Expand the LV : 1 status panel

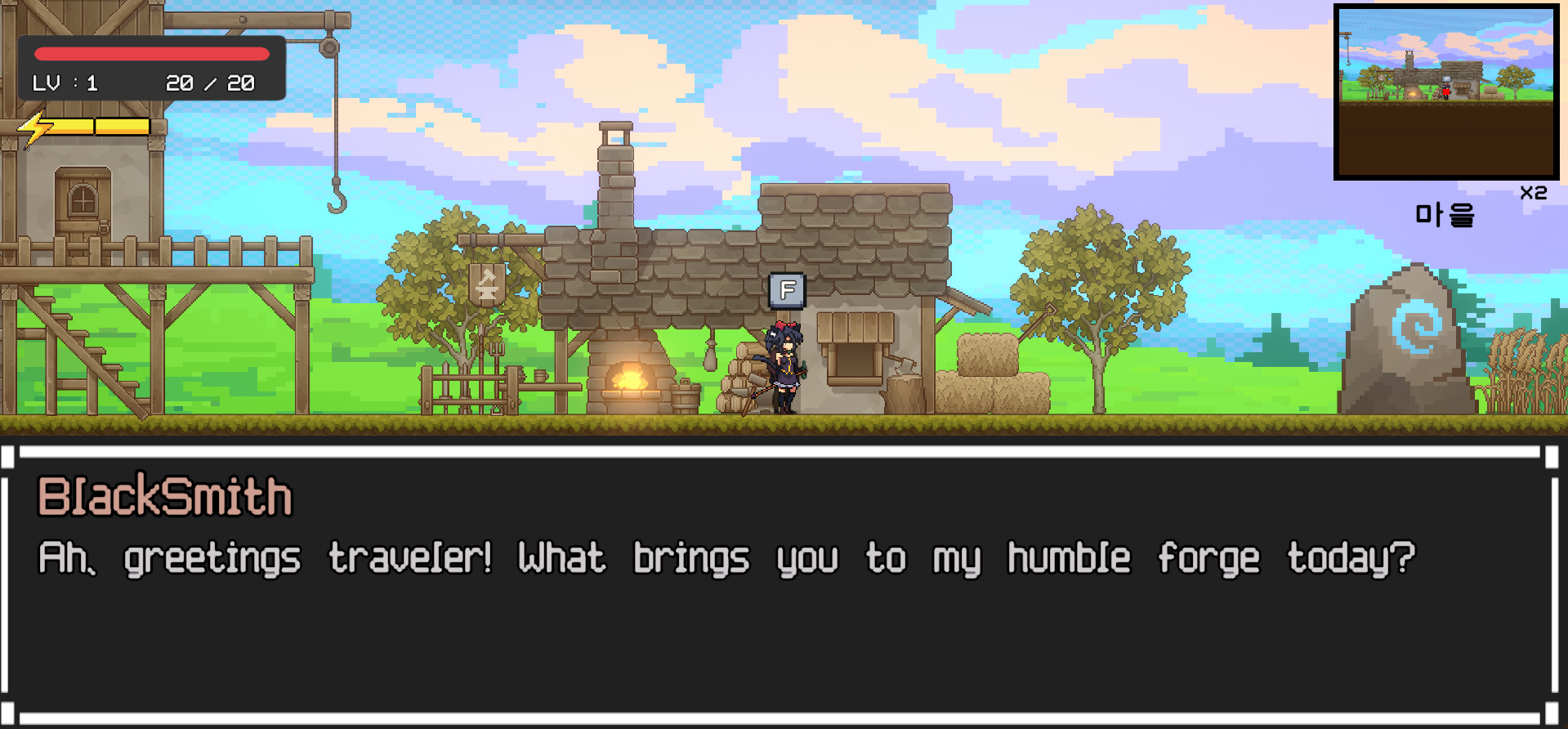[x=65, y=82]
